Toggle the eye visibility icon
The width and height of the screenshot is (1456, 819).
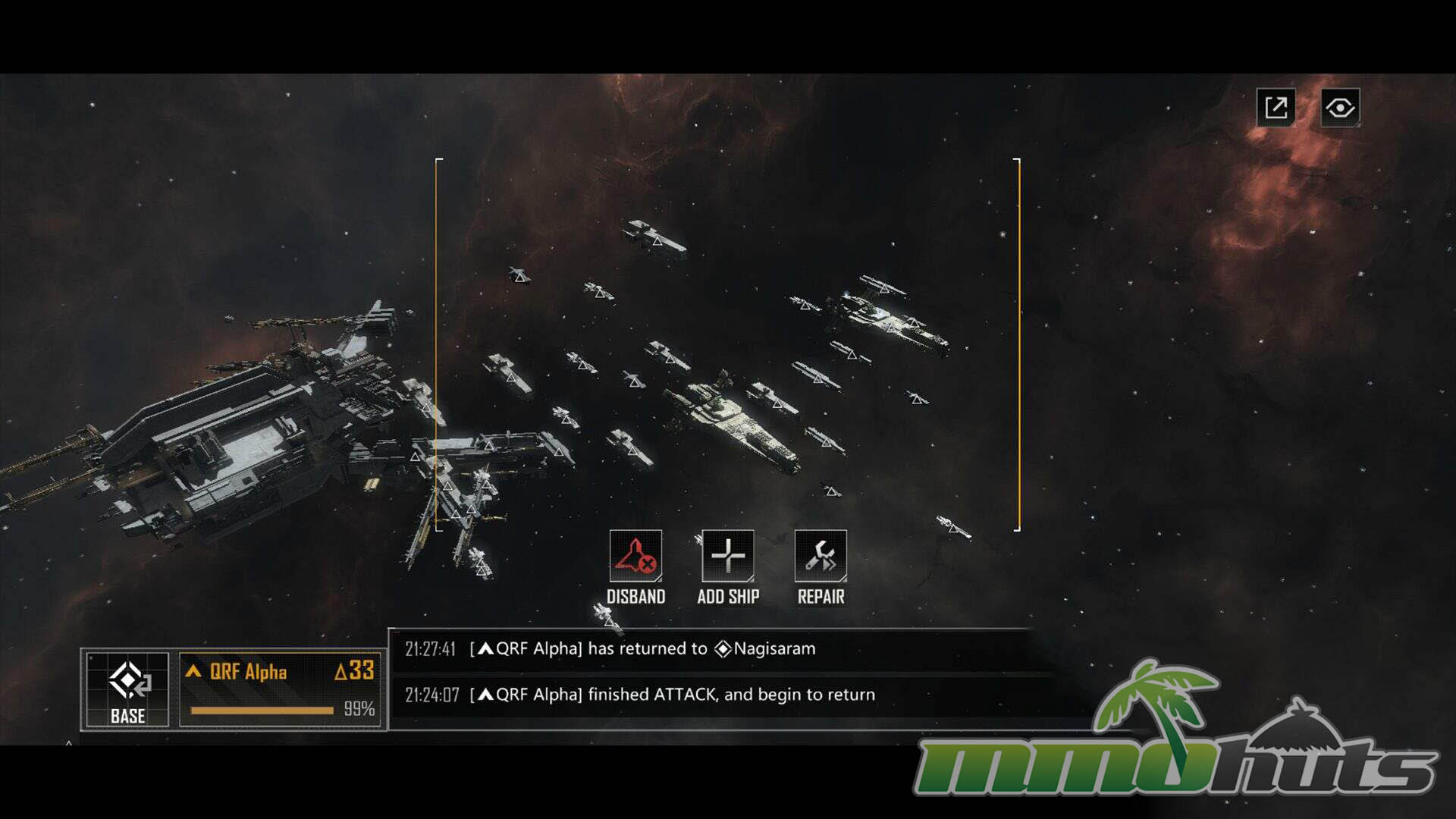[1340, 108]
